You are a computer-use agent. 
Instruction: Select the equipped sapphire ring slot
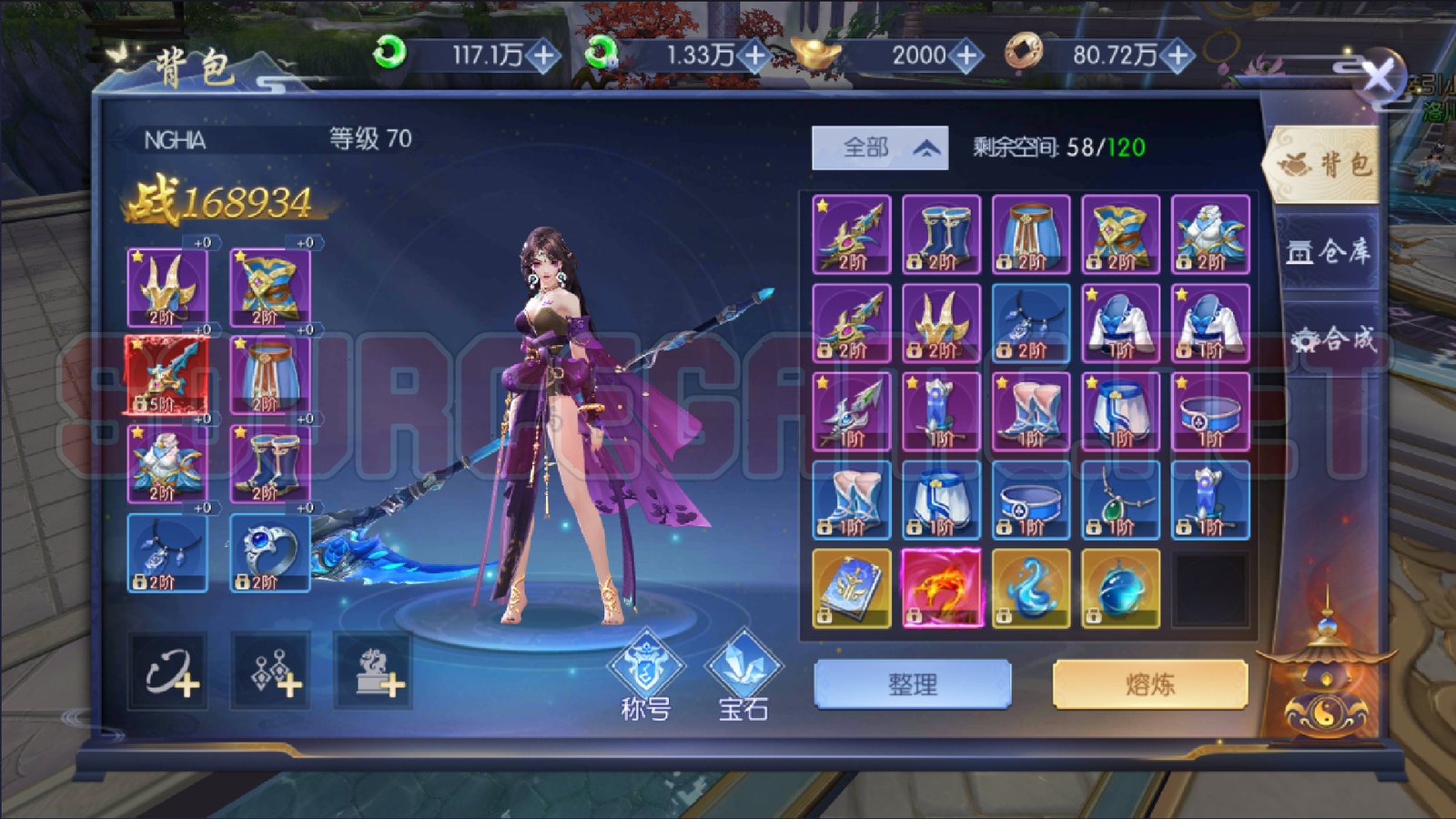[x=270, y=552]
